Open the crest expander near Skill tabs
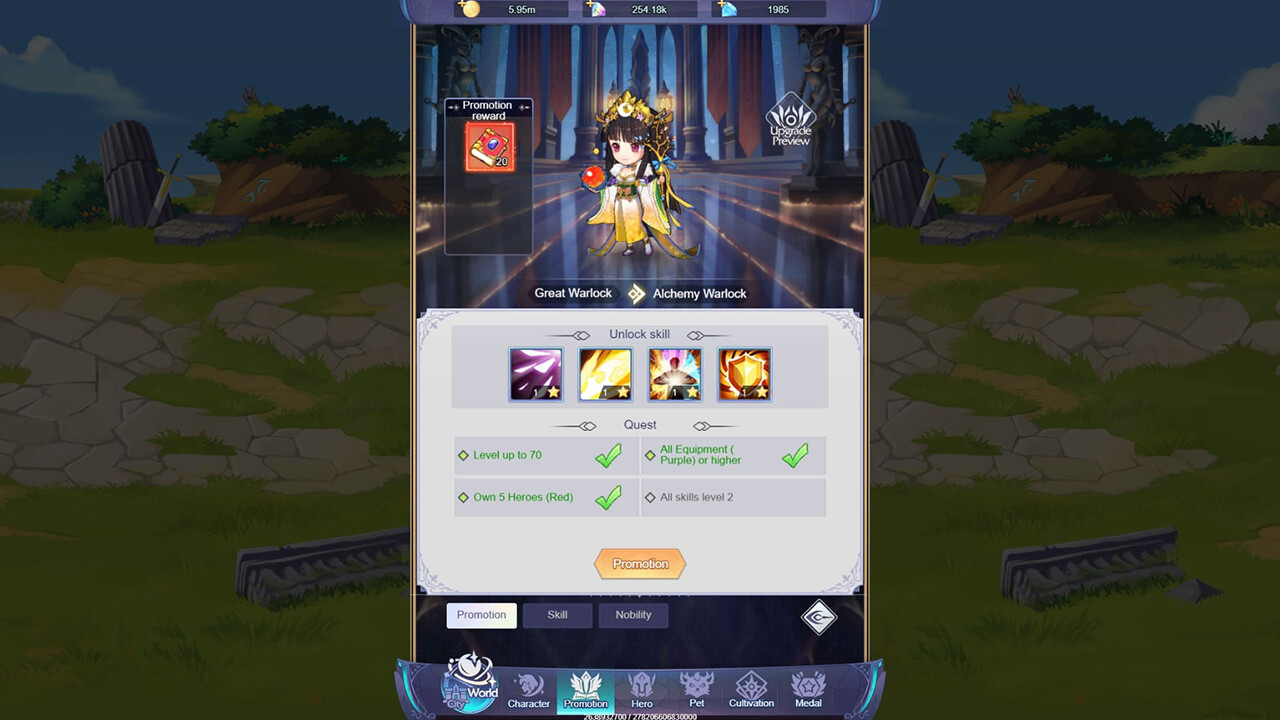The image size is (1280, 720). [x=818, y=619]
